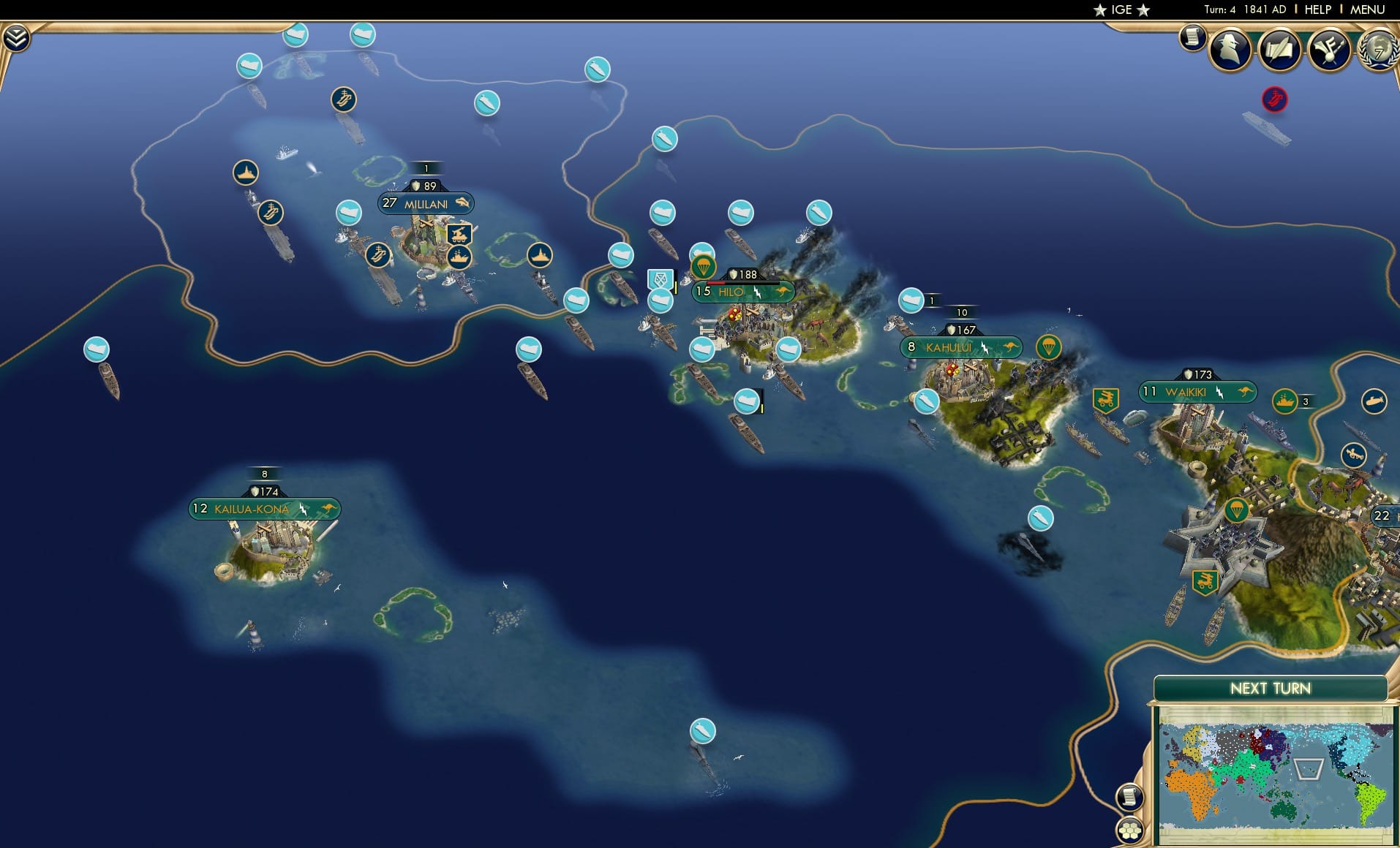Image resolution: width=1400 pixels, height=848 pixels.
Task: Open the Diplomacy overview quill icon
Action: point(1281,49)
